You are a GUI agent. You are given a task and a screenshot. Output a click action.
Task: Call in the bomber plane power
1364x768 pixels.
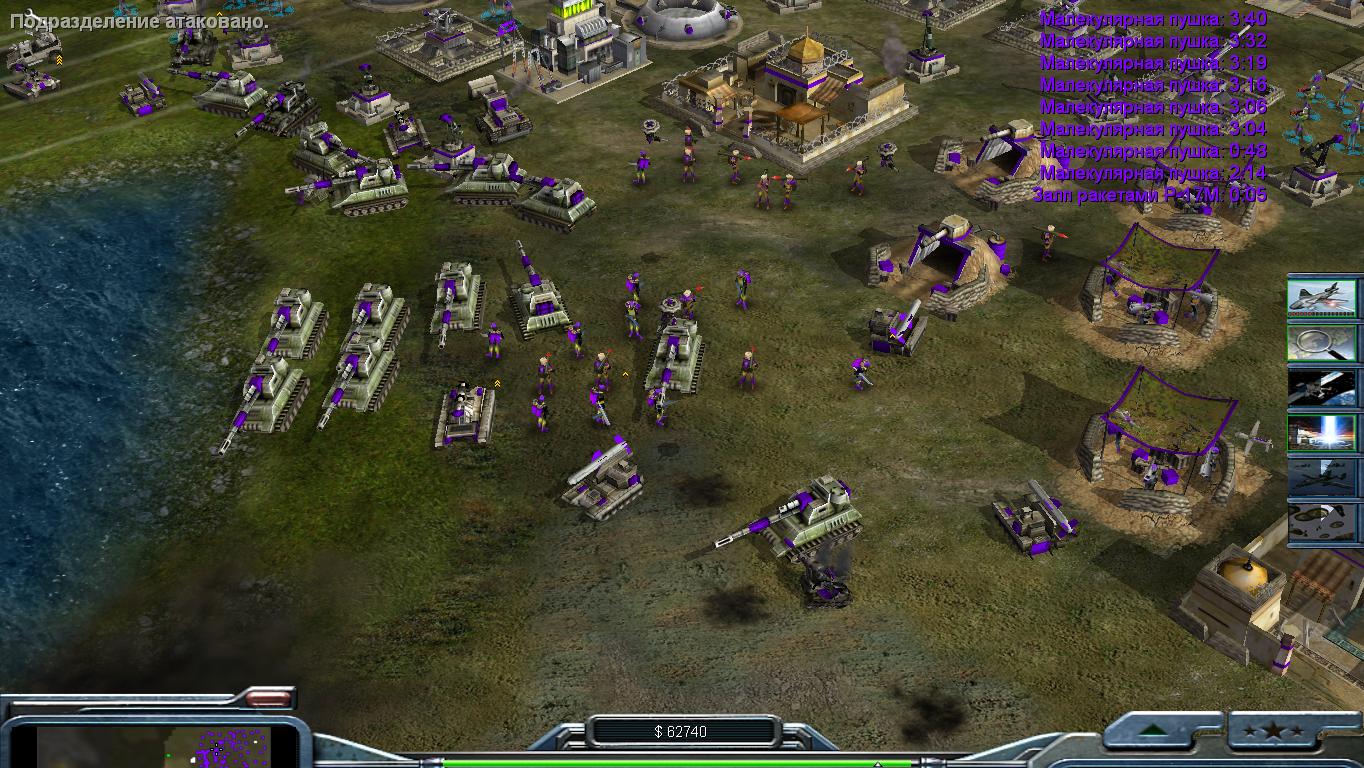(x=1321, y=478)
